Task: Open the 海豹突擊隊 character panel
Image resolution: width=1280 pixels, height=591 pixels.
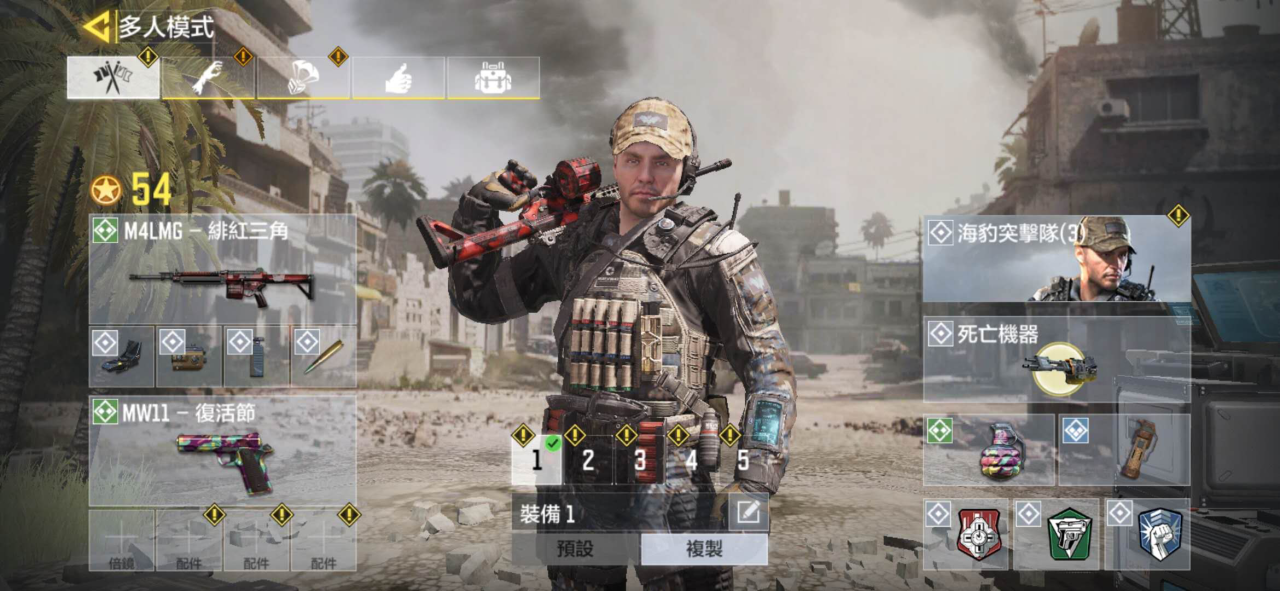Action: click(x=1056, y=259)
